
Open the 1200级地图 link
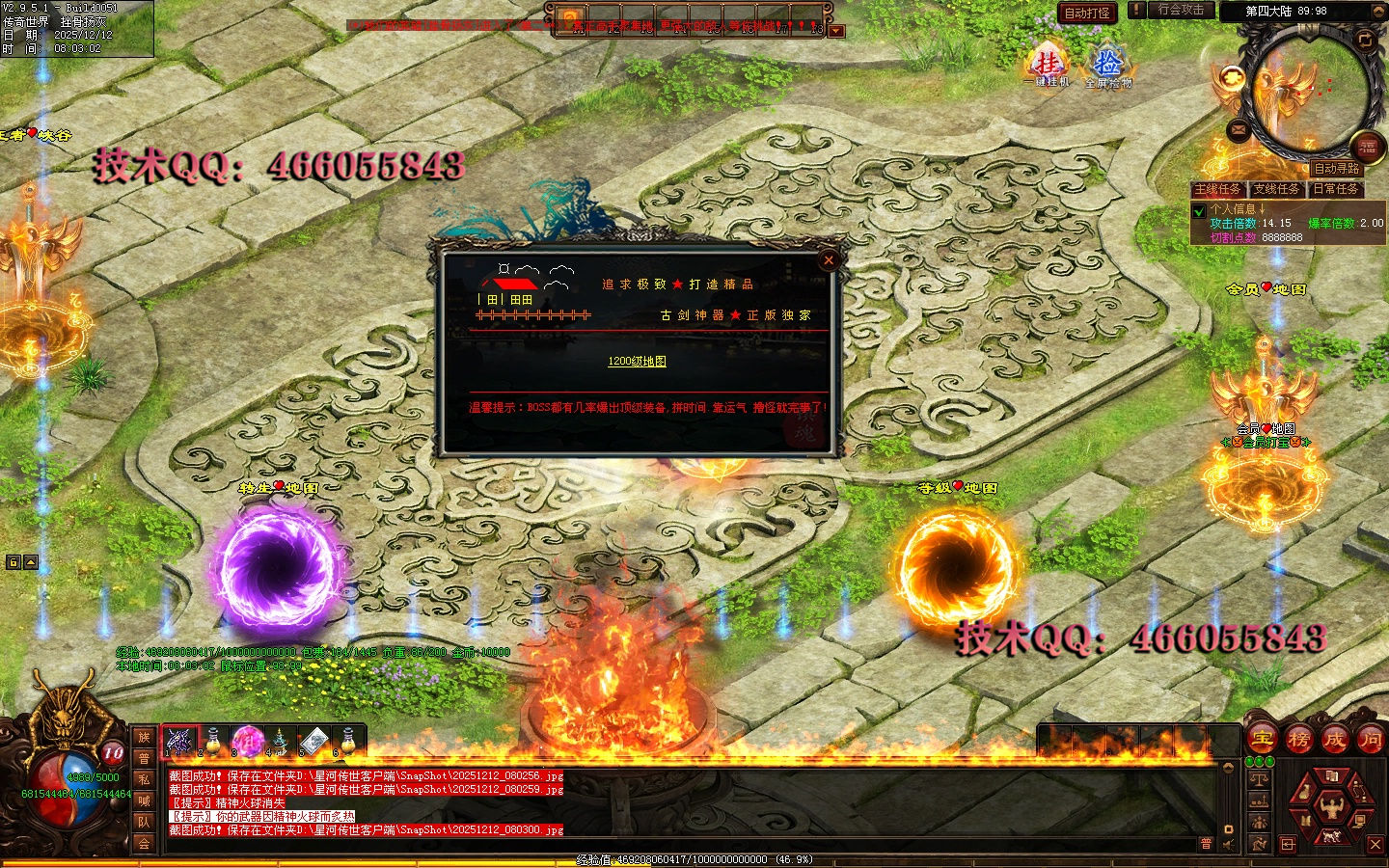[637, 361]
